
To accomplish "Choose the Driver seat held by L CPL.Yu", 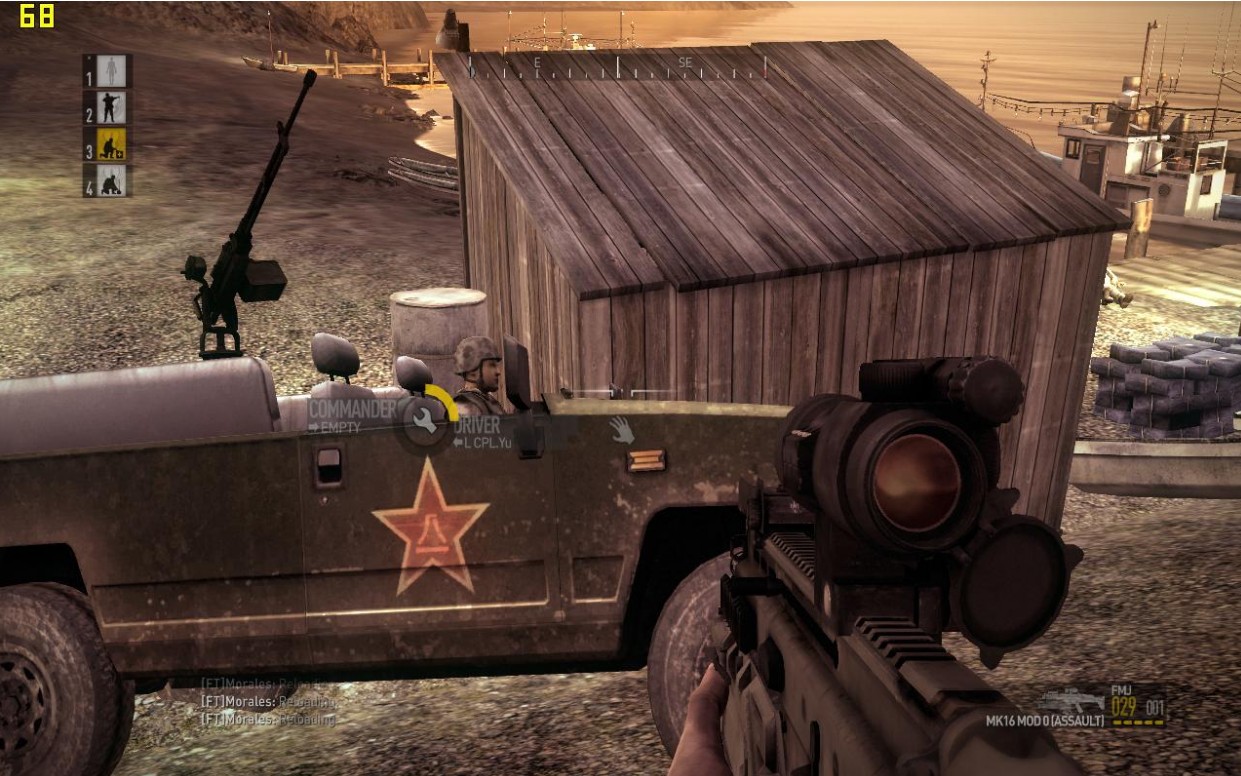I will coord(483,431).
